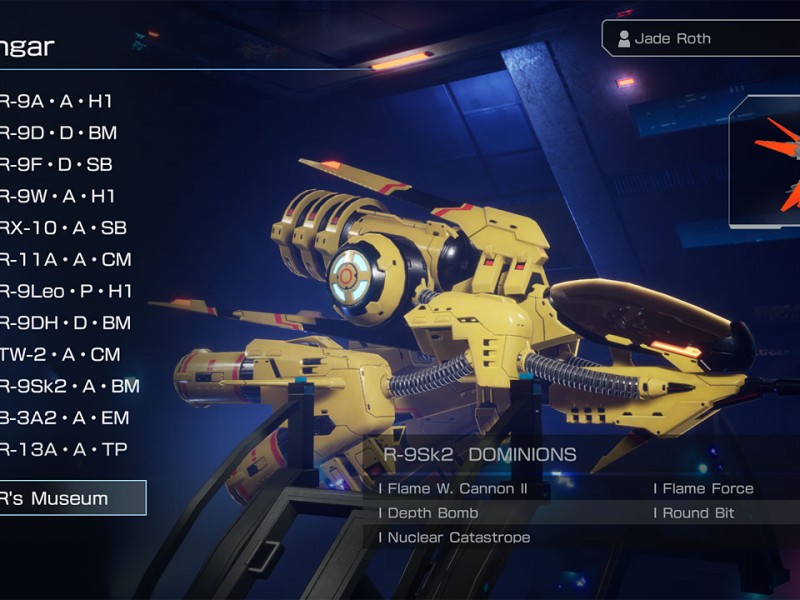Select the TW-2 • A • CM ship
The height and width of the screenshot is (600, 800).
(60, 355)
